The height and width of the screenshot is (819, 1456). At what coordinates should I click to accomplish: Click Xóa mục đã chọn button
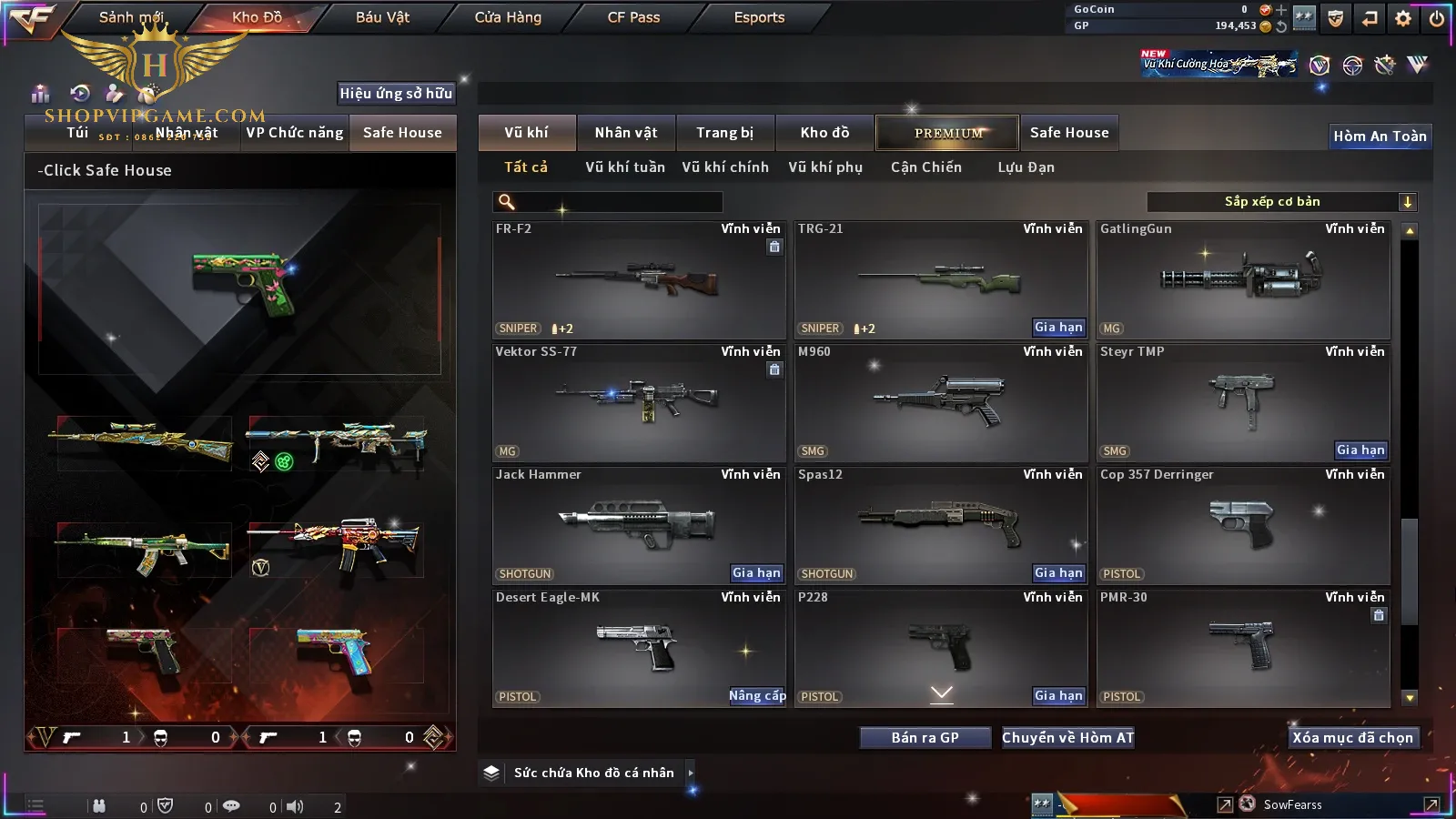click(x=1352, y=738)
